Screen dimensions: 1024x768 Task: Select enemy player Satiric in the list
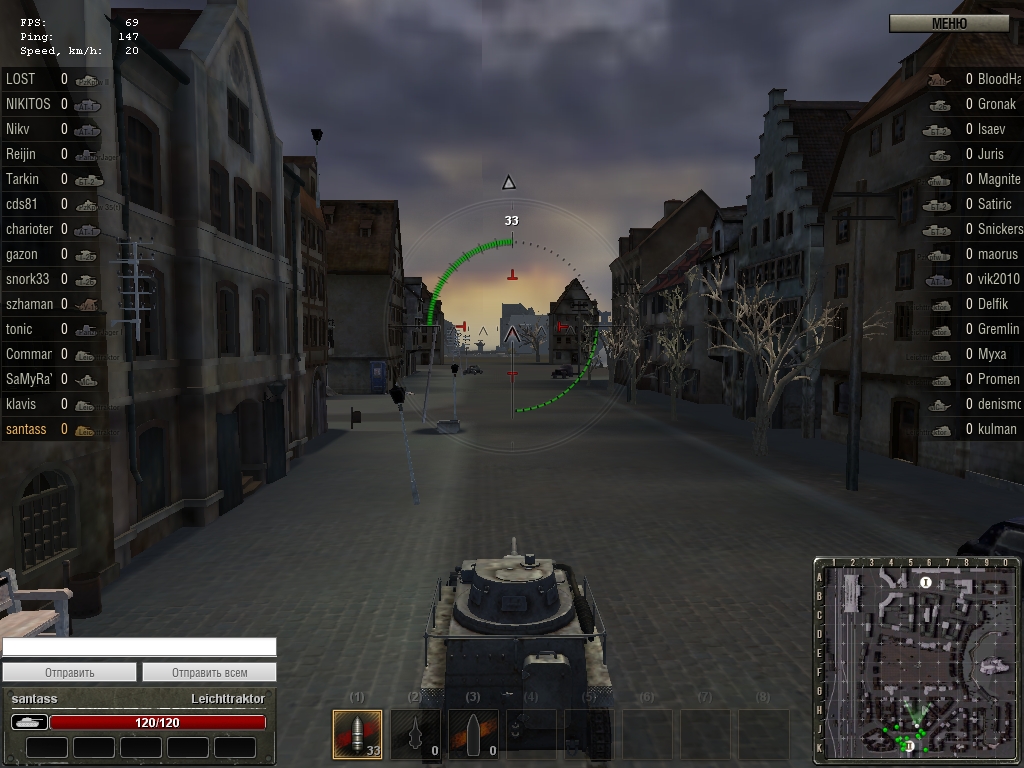(x=996, y=204)
